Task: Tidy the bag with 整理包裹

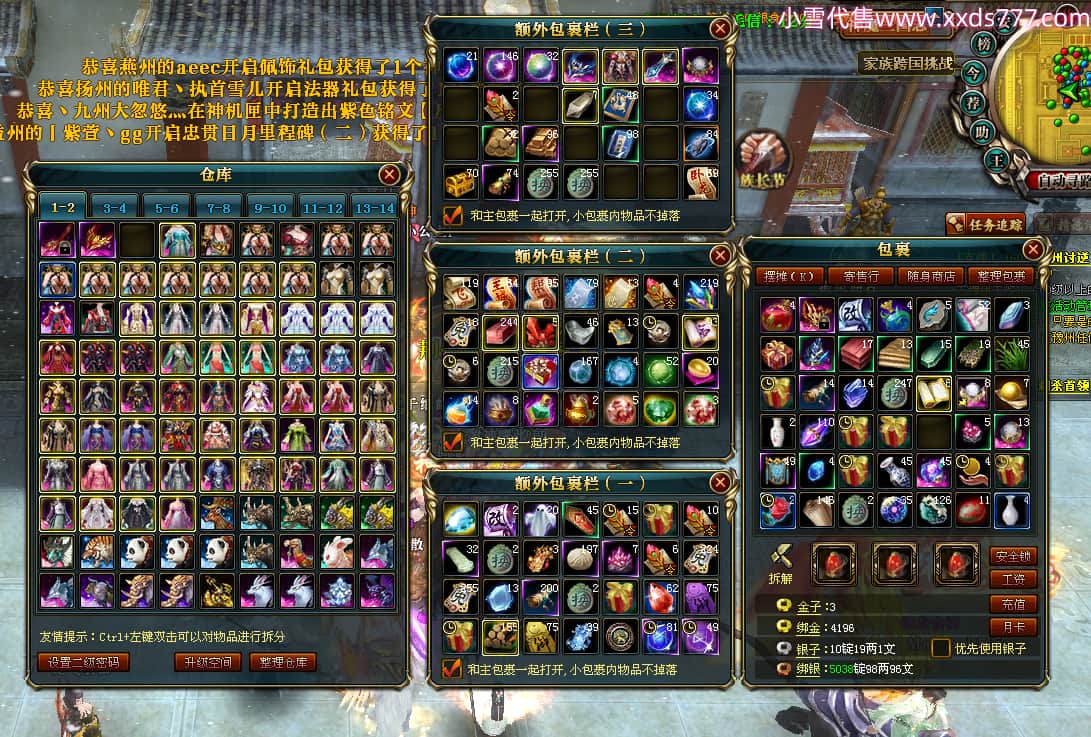Action: point(1001,276)
